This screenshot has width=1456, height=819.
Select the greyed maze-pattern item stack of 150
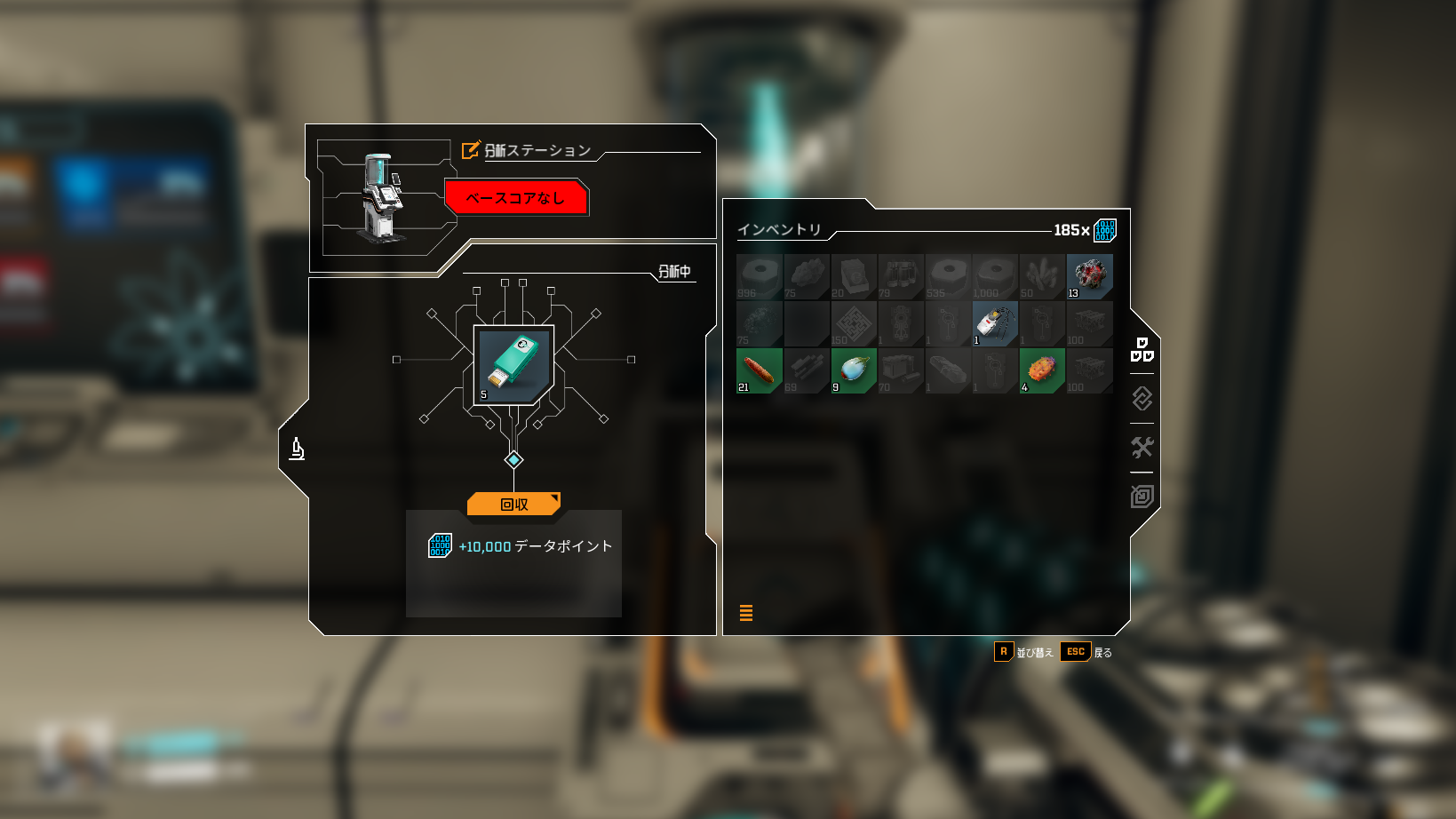coord(854,323)
